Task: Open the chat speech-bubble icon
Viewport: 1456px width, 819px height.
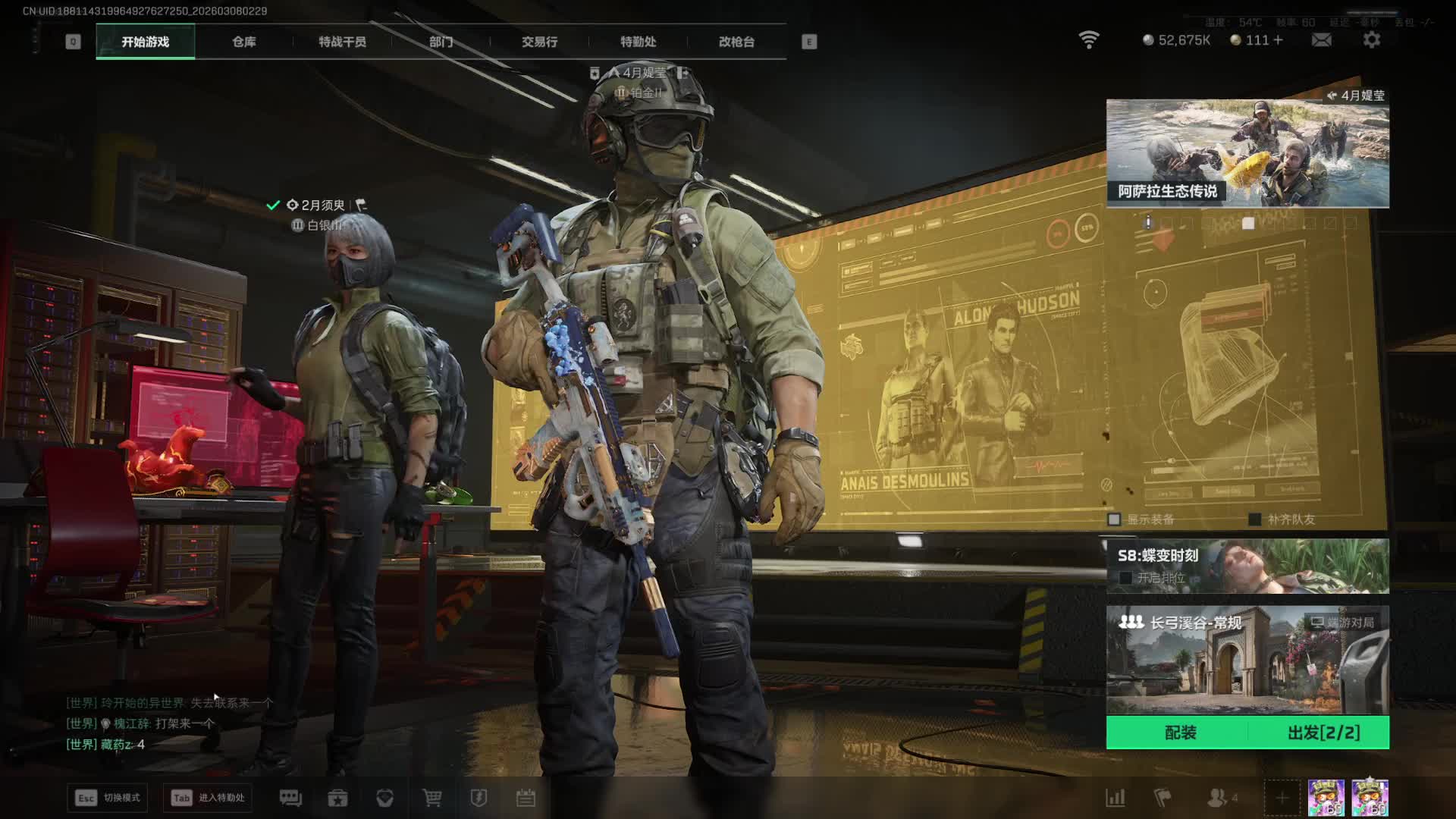Action: (x=290, y=798)
